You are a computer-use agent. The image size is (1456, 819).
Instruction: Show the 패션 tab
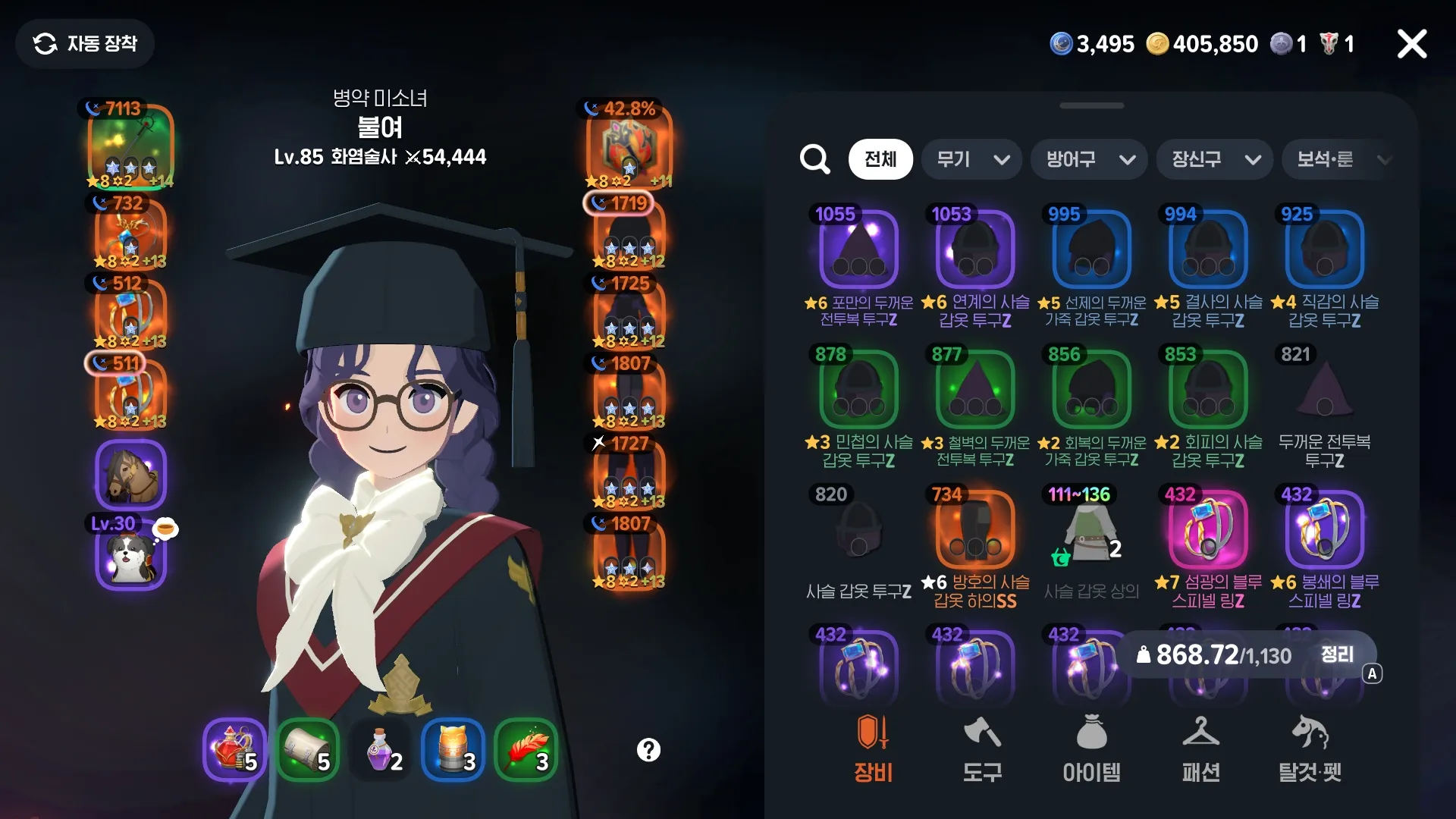pos(1200,749)
